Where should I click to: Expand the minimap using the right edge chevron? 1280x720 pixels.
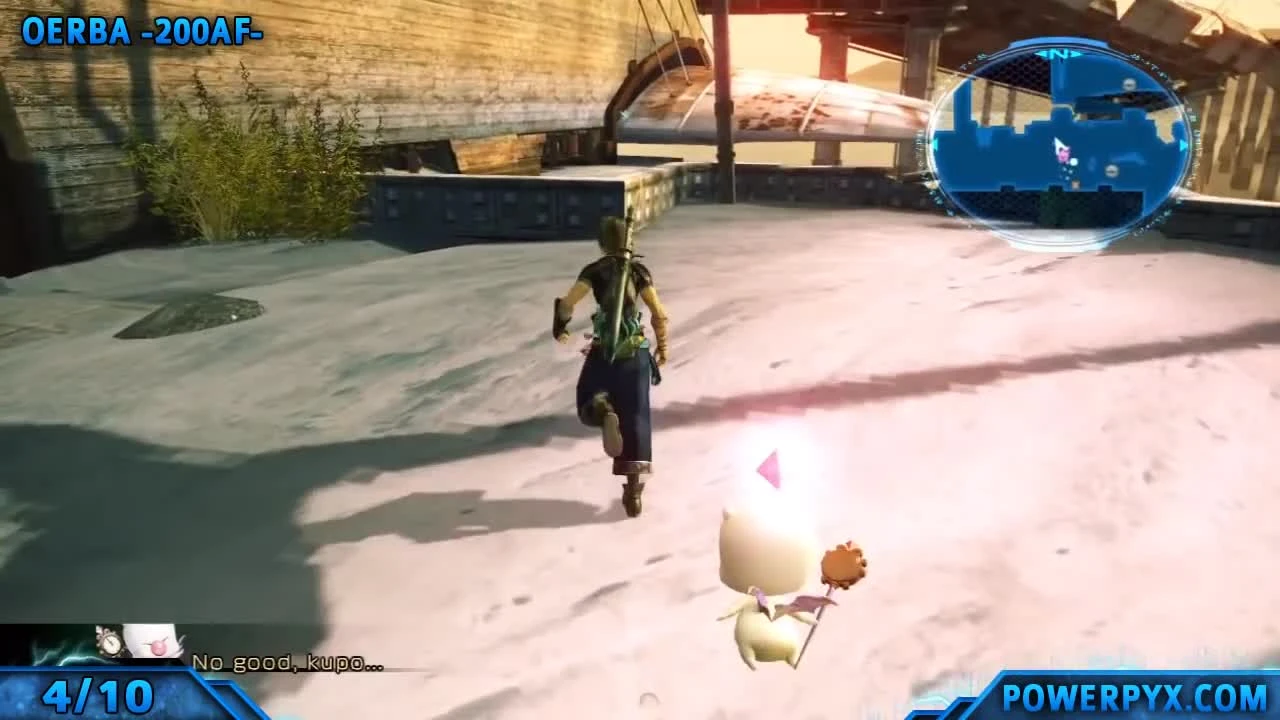coord(1183,145)
